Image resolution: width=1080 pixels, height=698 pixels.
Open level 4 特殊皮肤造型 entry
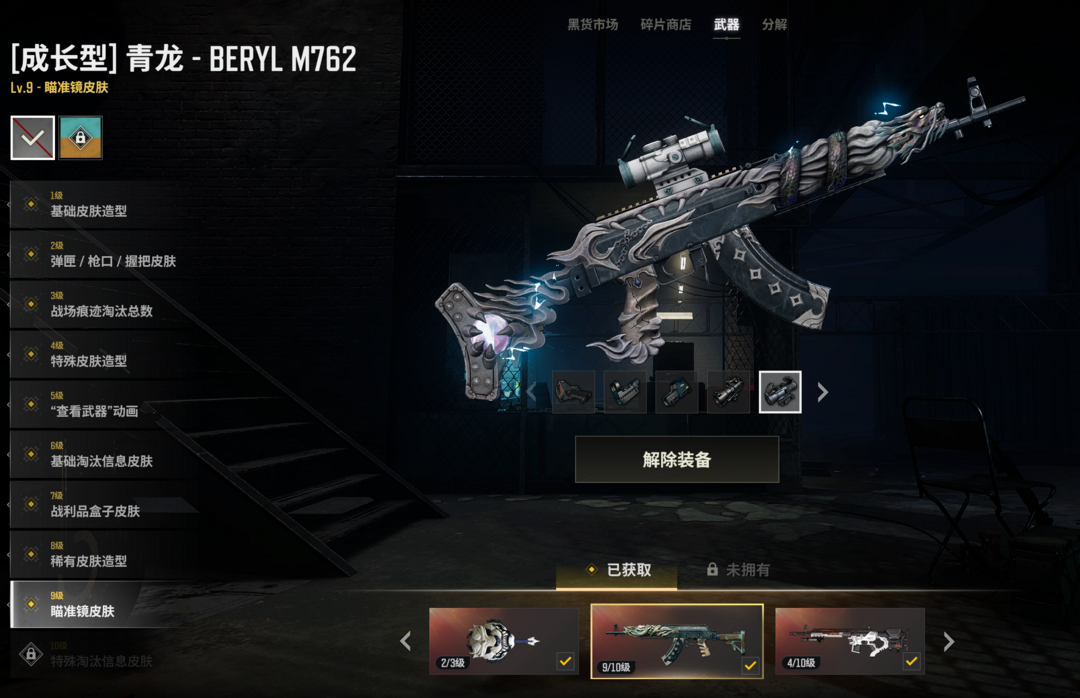click(90, 355)
